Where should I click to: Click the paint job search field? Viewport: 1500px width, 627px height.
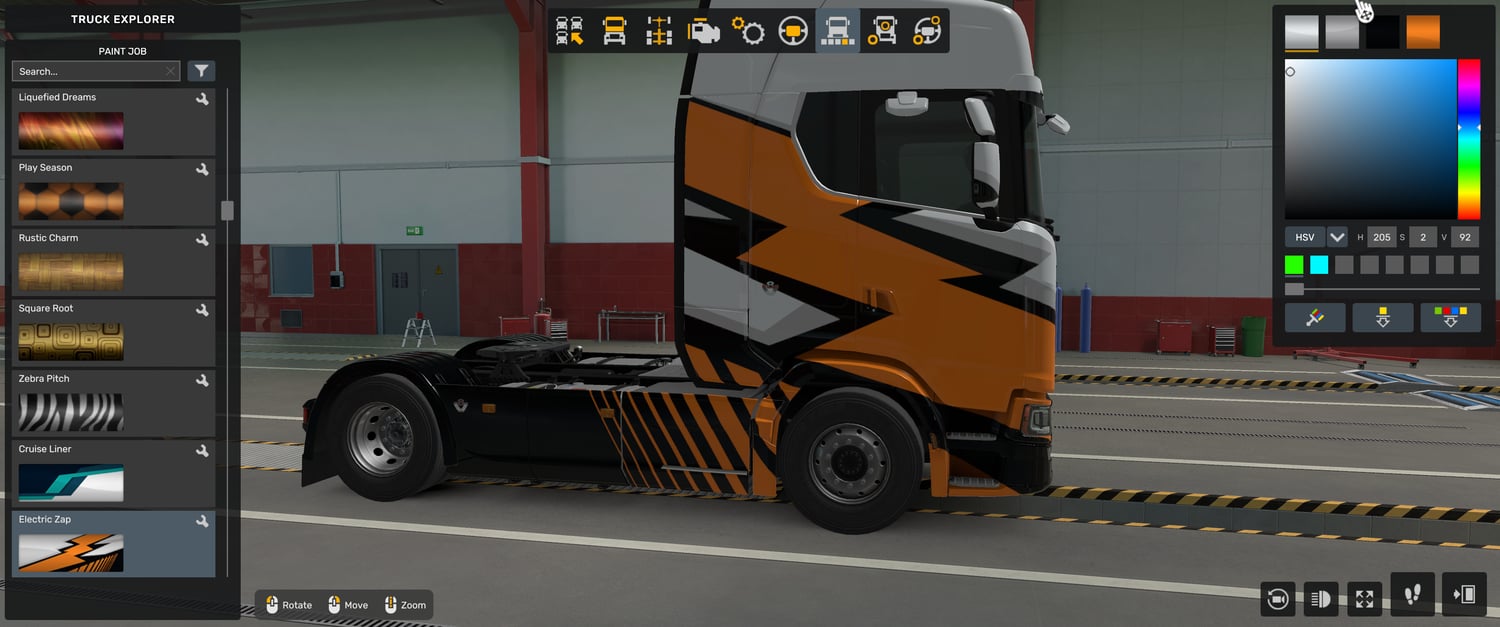90,72
